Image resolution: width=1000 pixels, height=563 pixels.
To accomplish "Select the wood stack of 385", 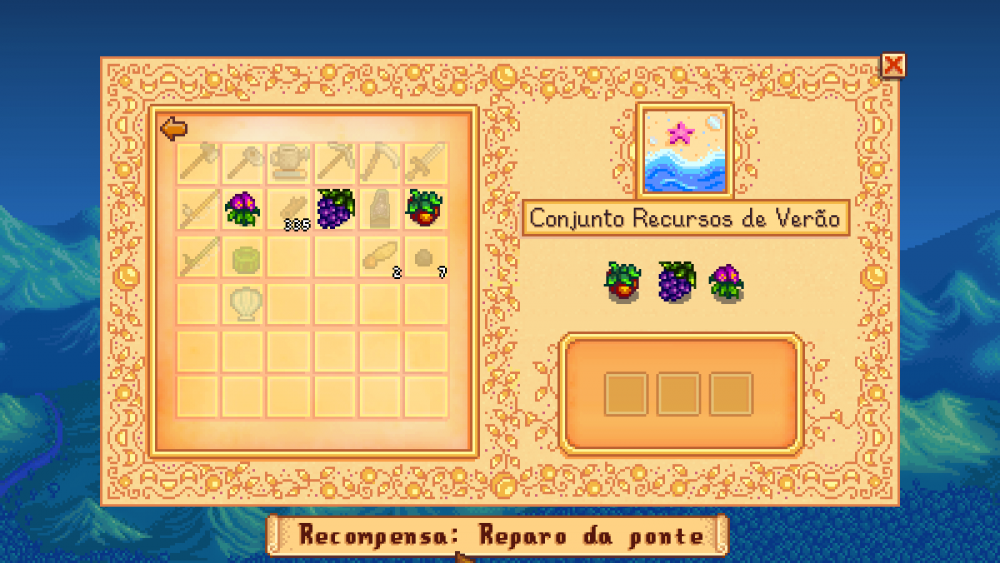I will [290, 210].
